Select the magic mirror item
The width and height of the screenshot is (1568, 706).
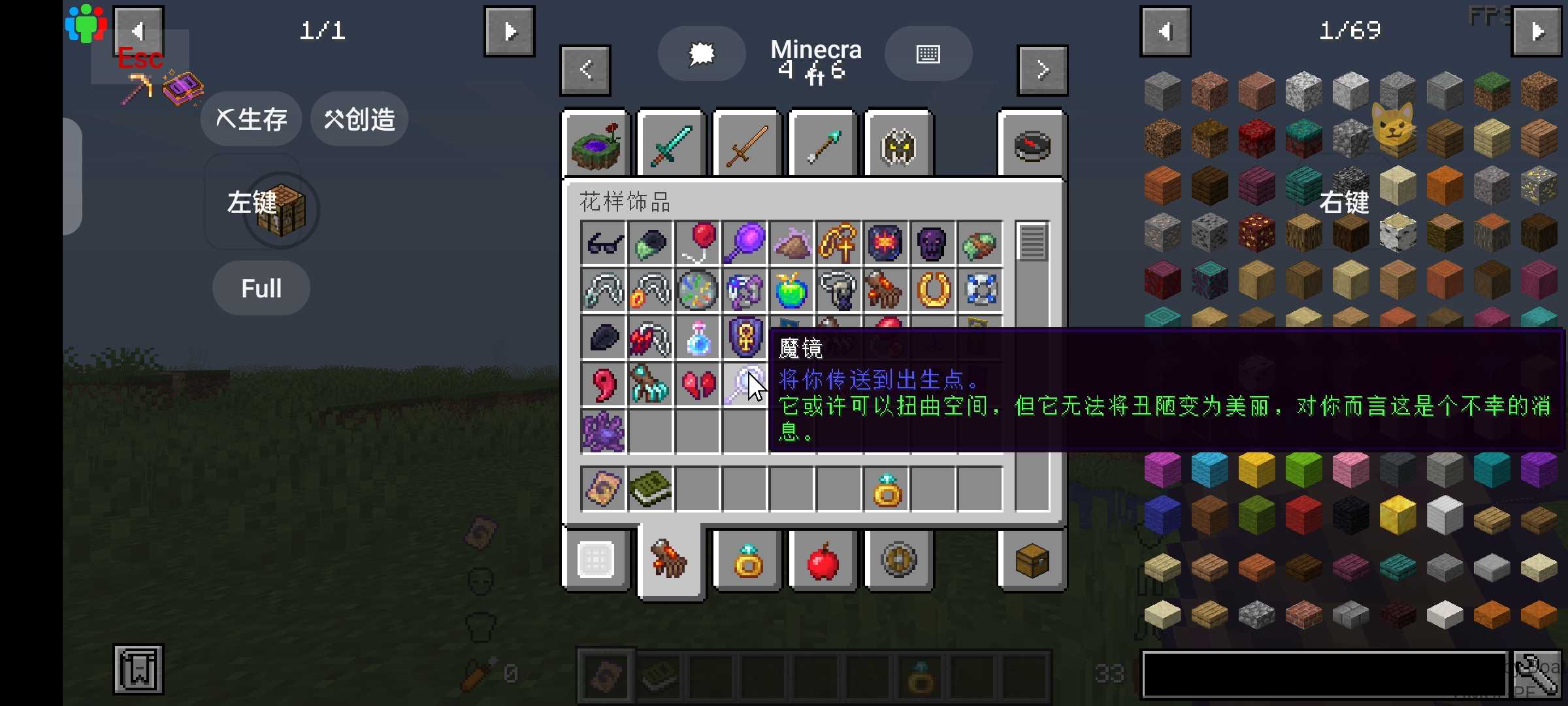[x=745, y=384]
